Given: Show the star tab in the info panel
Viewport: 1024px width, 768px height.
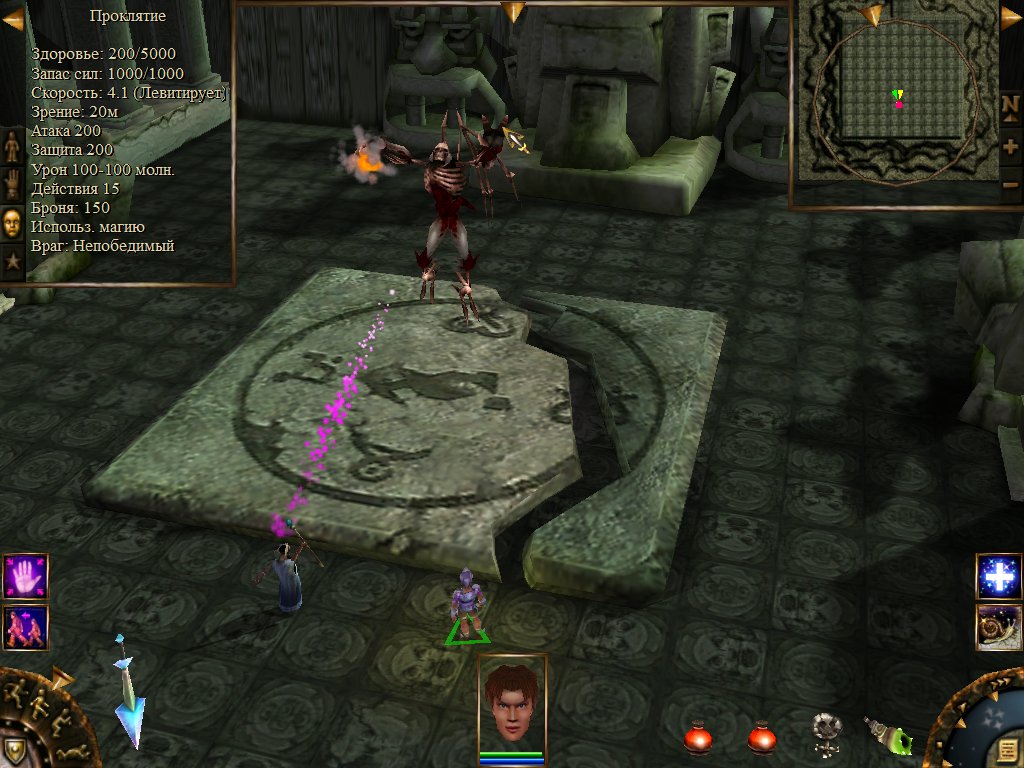Looking at the screenshot, I should [x=12, y=262].
